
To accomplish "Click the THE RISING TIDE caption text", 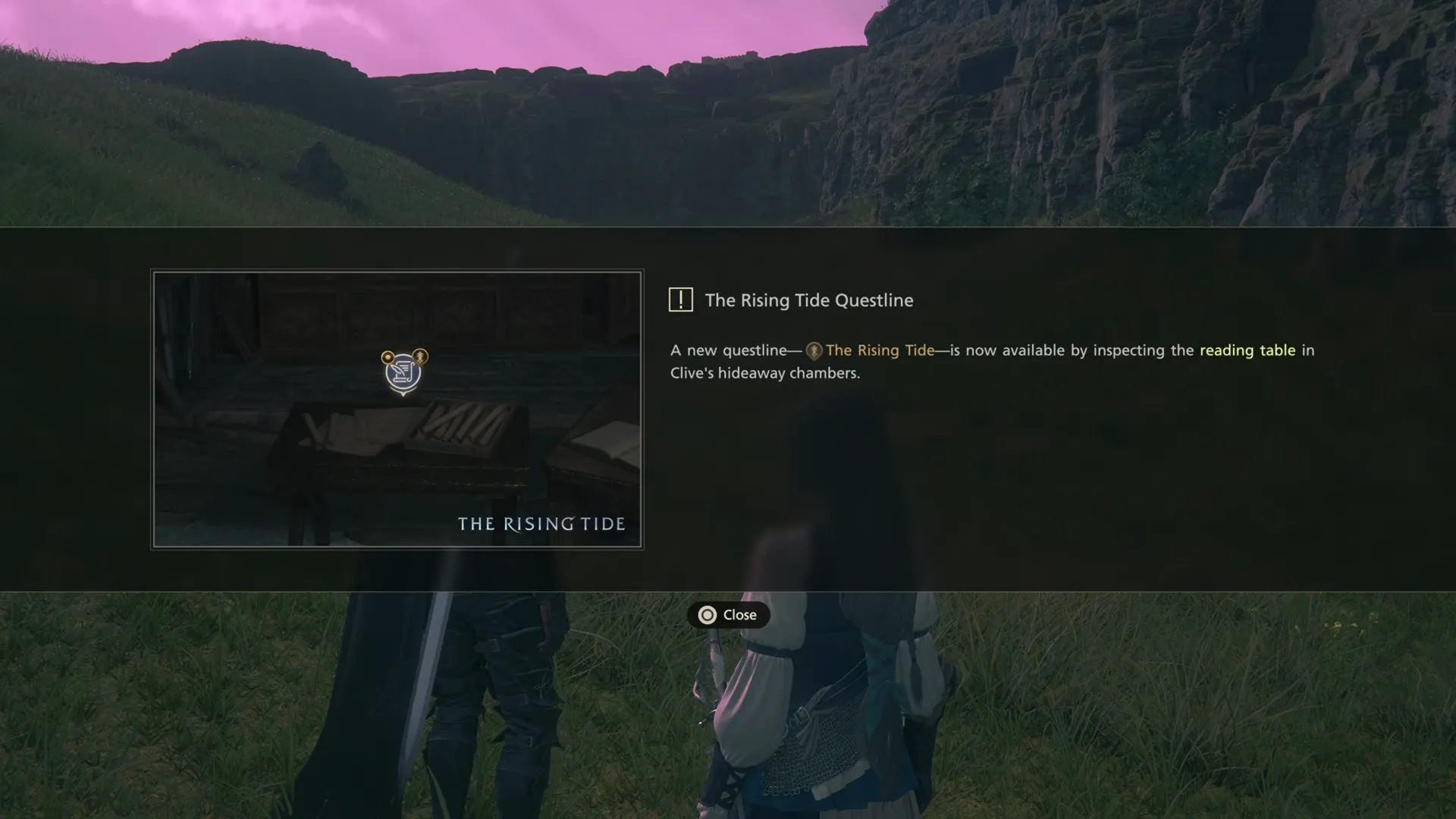I will click(541, 523).
